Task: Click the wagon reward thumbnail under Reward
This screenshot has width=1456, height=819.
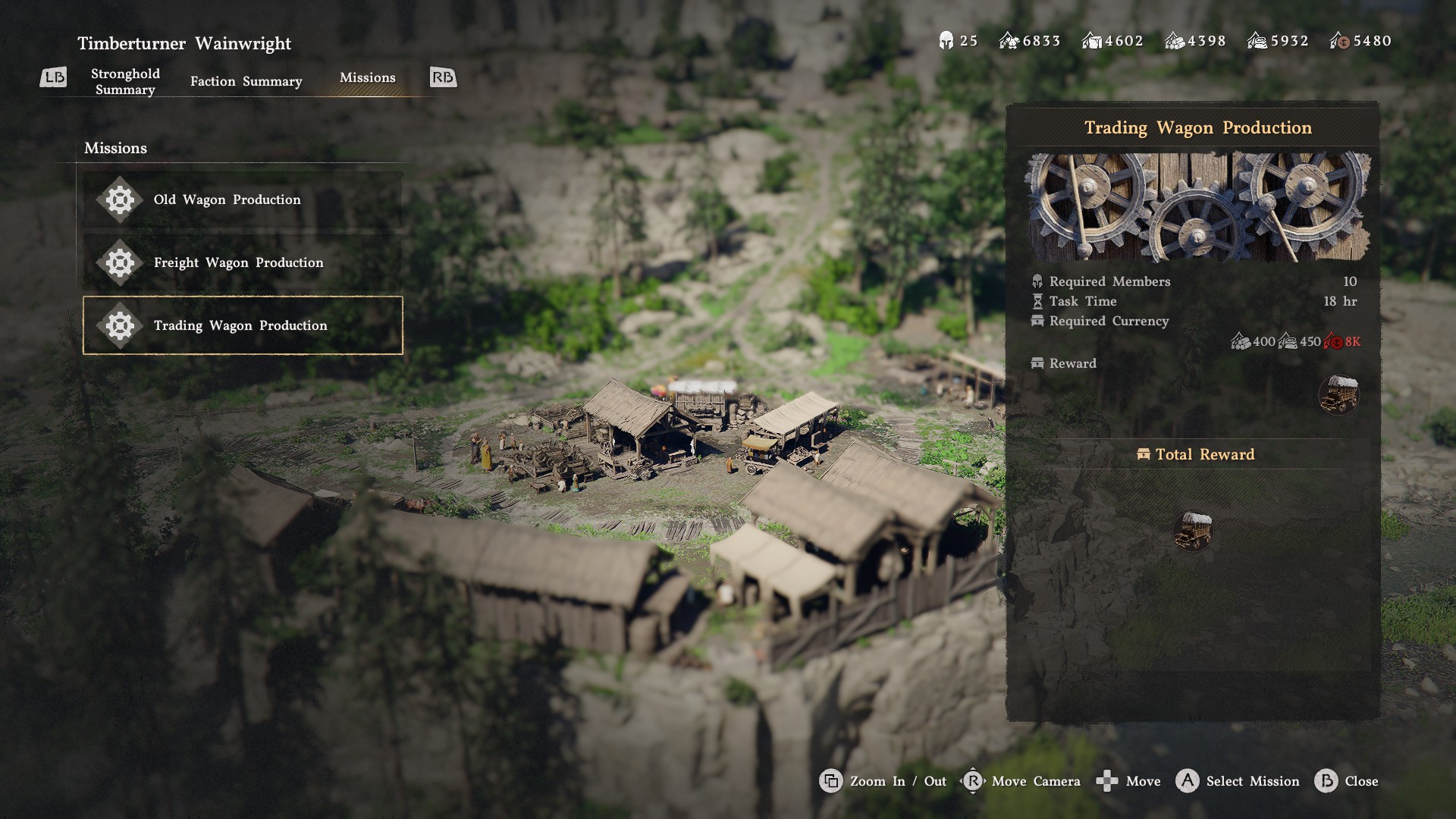Action: [1339, 394]
